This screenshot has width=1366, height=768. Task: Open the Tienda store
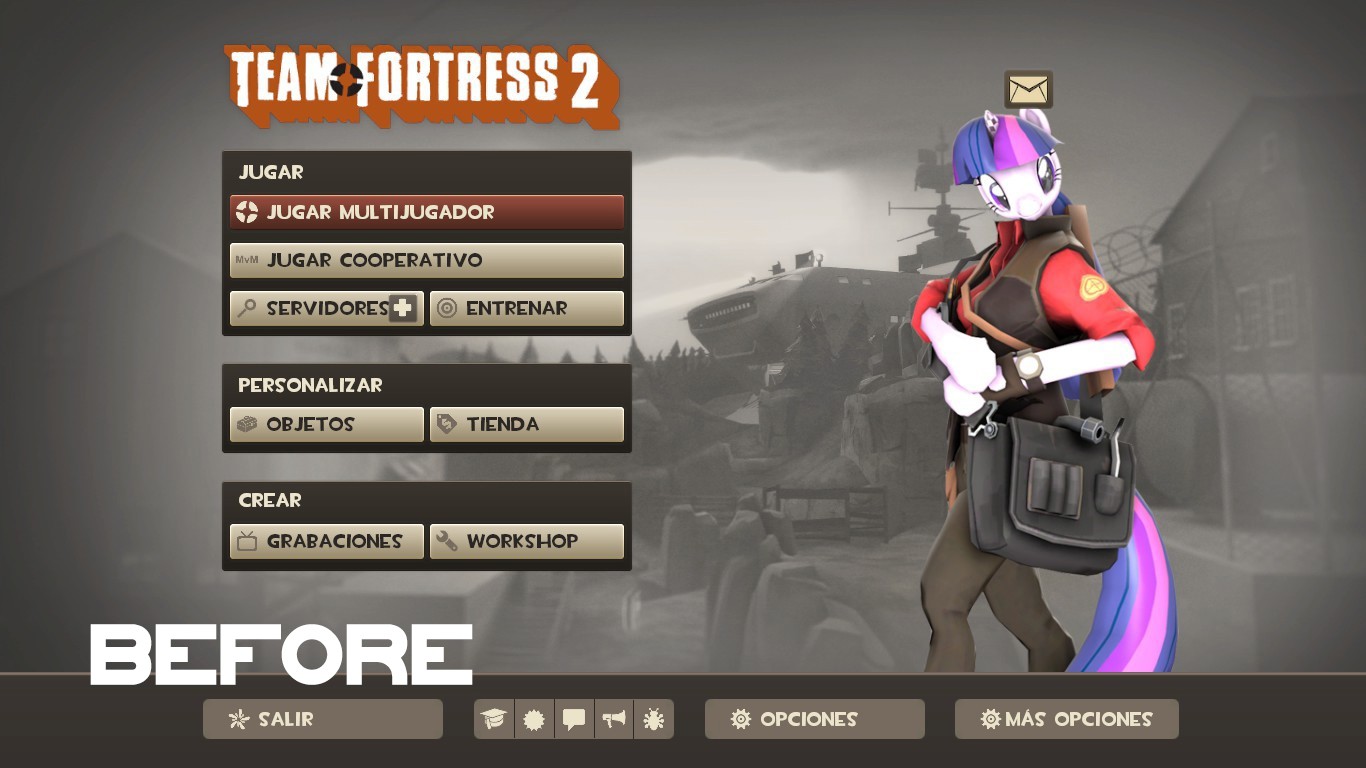527,424
